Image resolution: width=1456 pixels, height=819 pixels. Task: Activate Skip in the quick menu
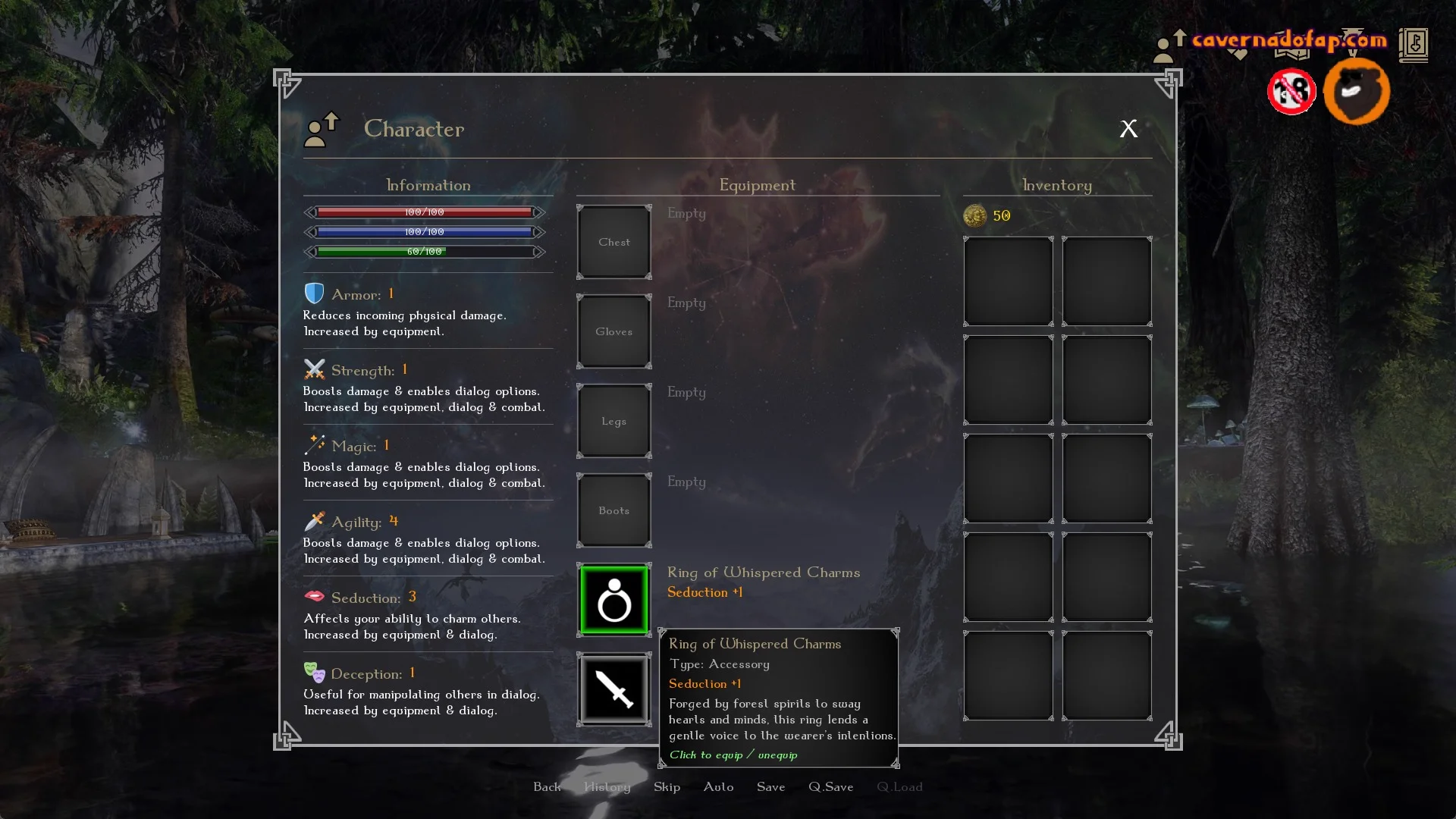click(x=667, y=787)
